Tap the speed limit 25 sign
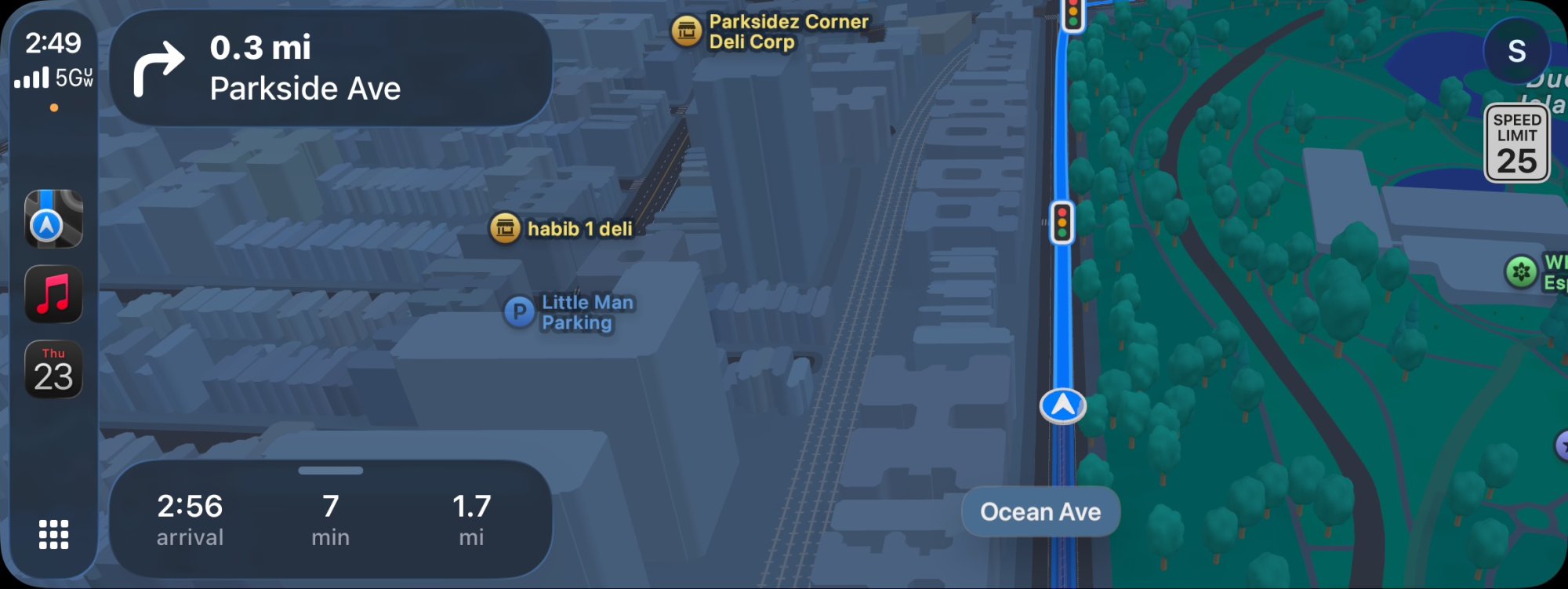This screenshot has height=589, width=1568. (x=1516, y=144)
